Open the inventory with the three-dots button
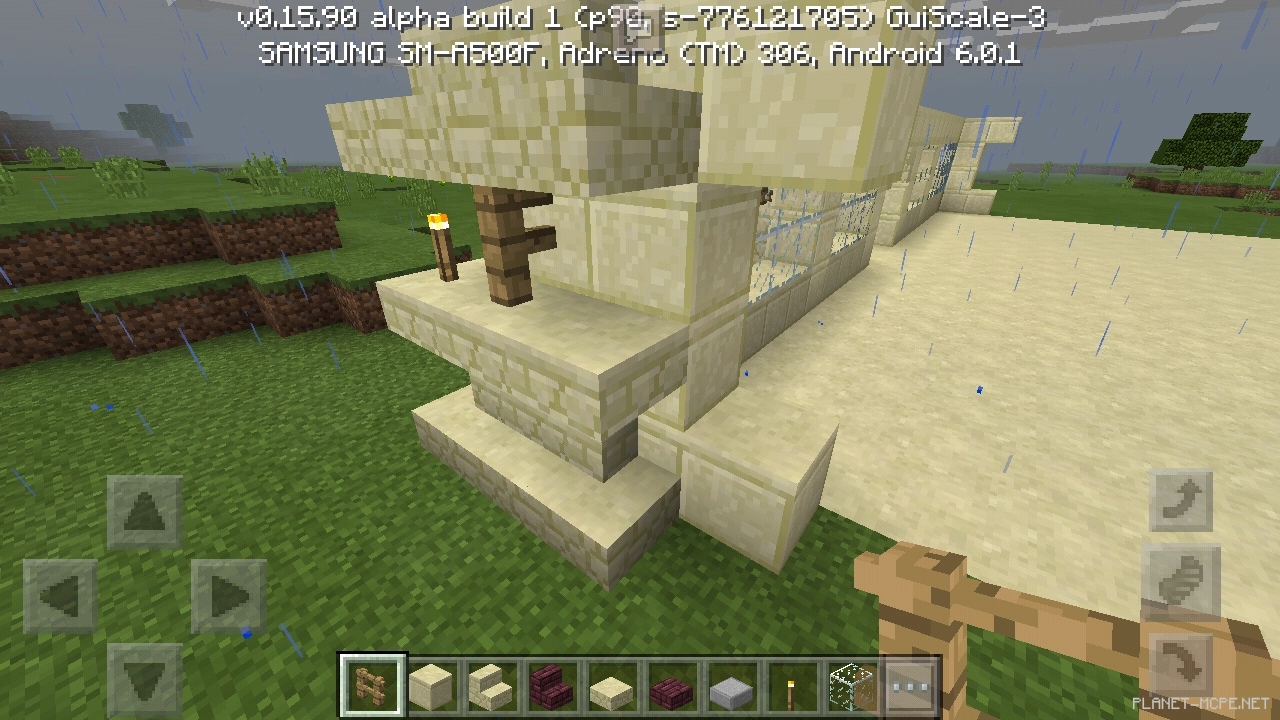1280x720 pixels. tap(909, 686)
